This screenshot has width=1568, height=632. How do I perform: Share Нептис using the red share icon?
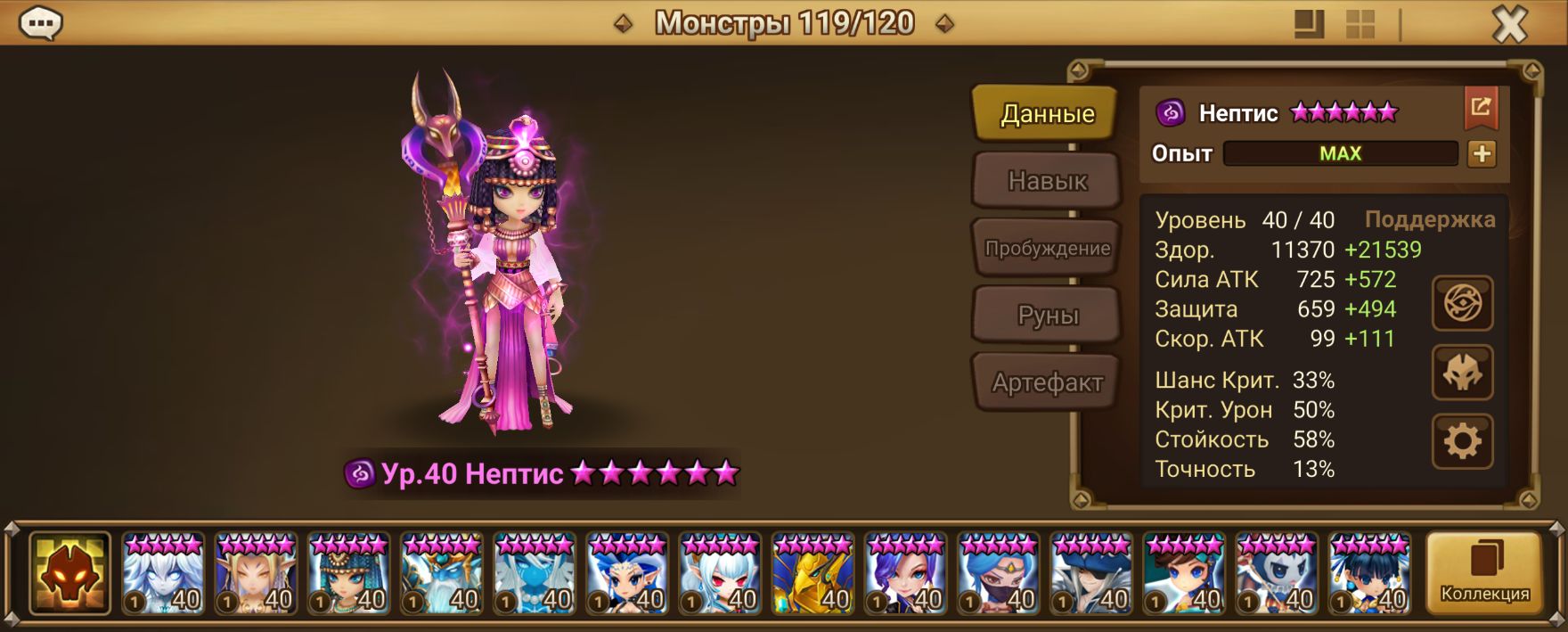coord(1481,109)
